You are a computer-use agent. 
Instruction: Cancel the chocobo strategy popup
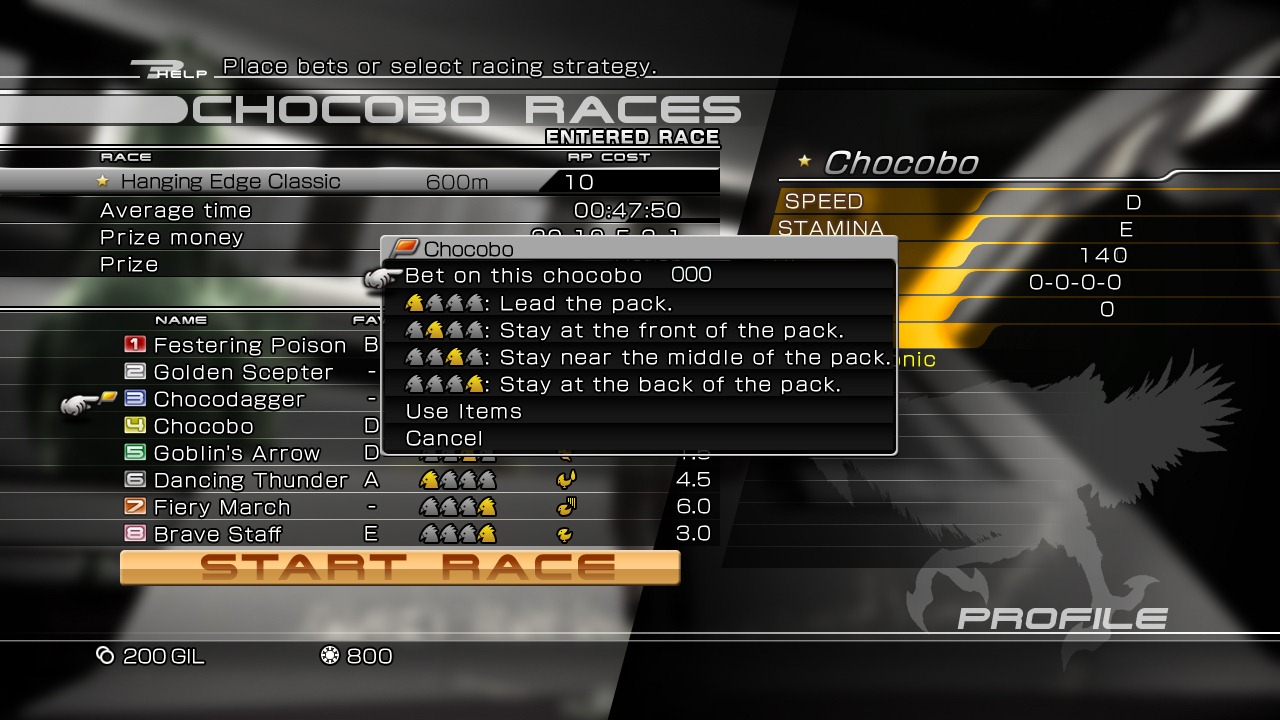[x=444, y=438]
